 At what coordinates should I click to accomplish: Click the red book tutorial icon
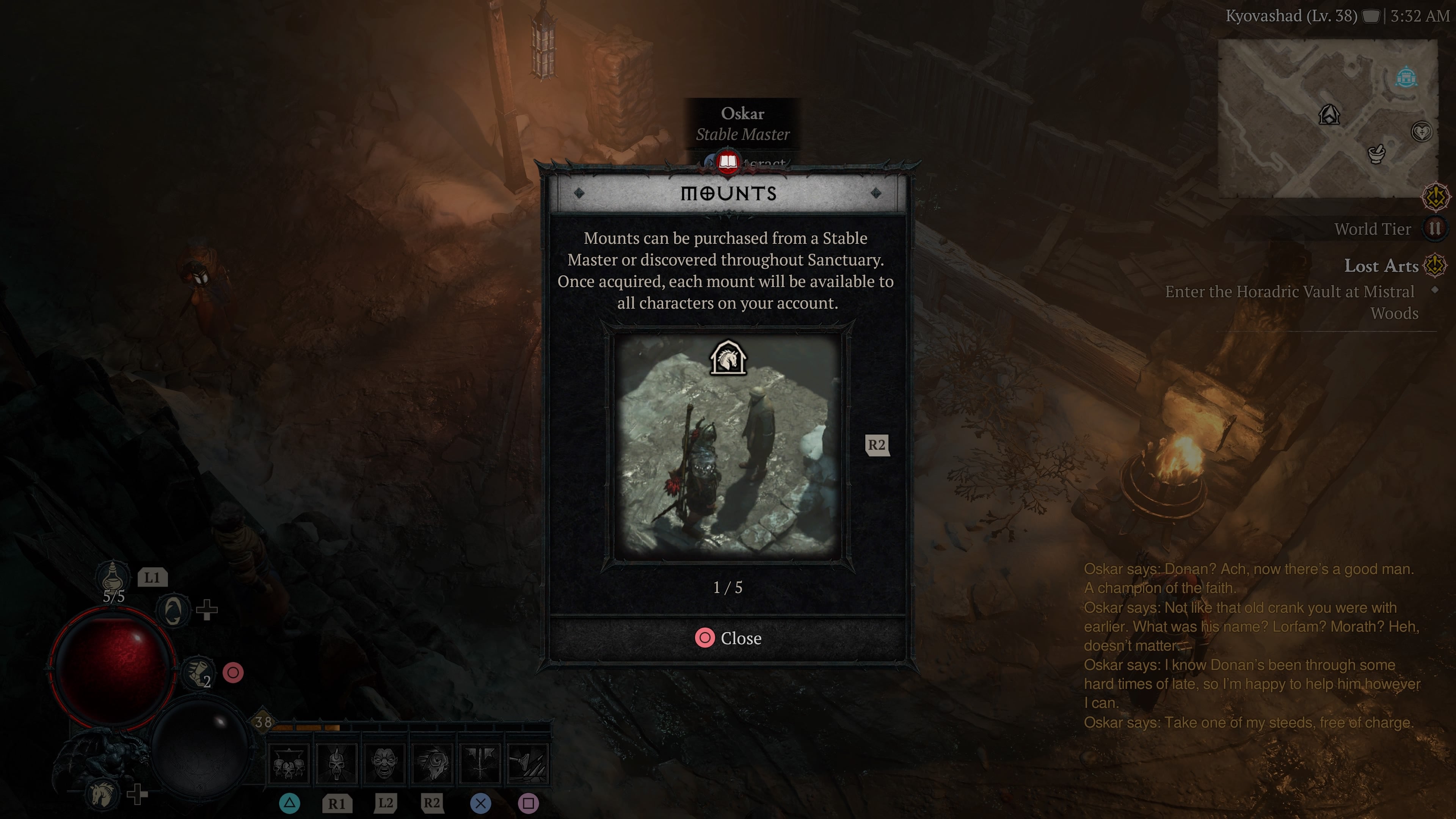(x=728, y=163)
